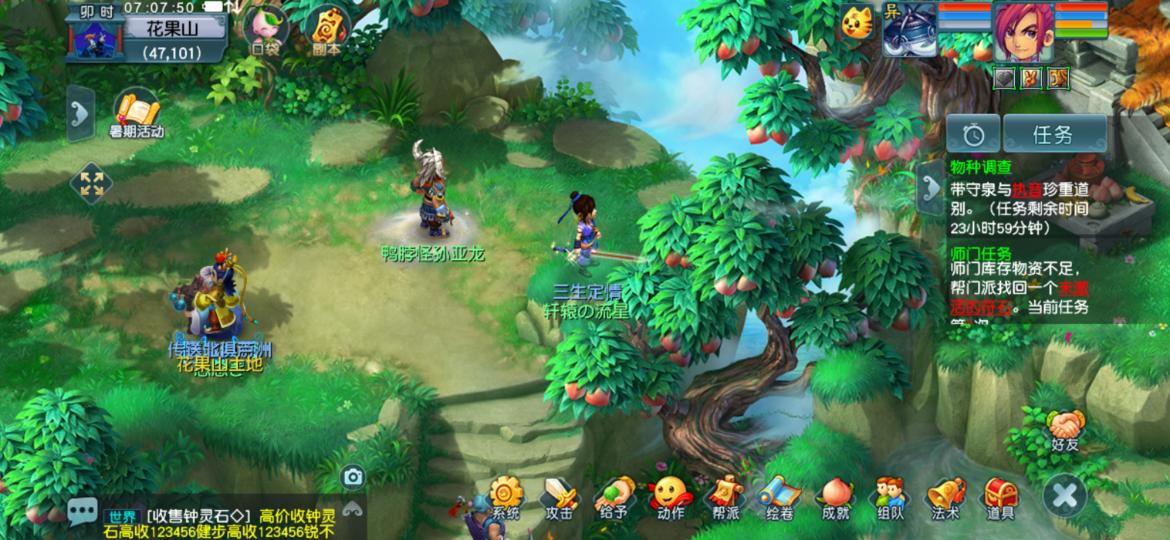Open the 口袋 pocket bag

pyautogui.click(x=266, y=30)
